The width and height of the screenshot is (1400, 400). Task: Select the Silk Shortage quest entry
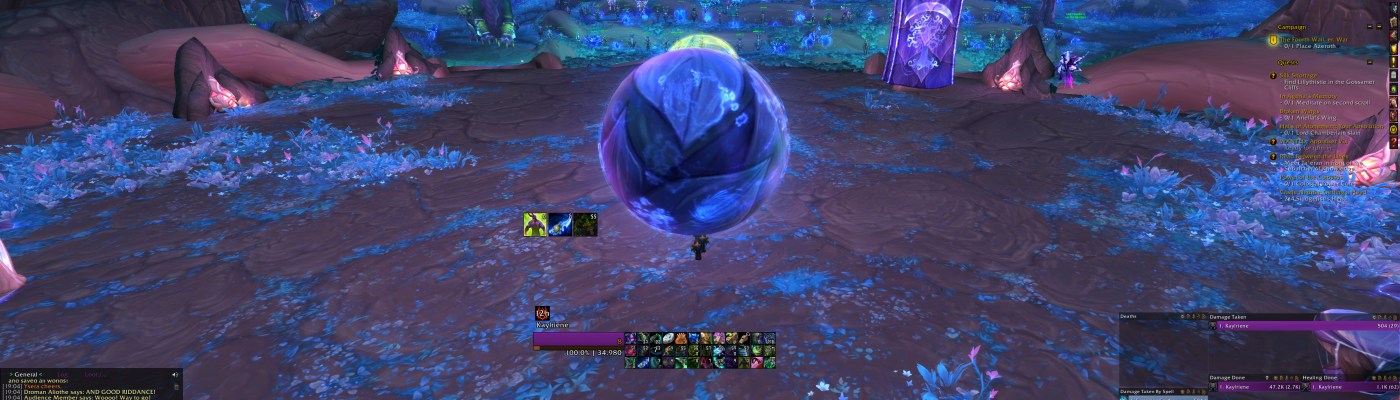tap(1298, 75)
